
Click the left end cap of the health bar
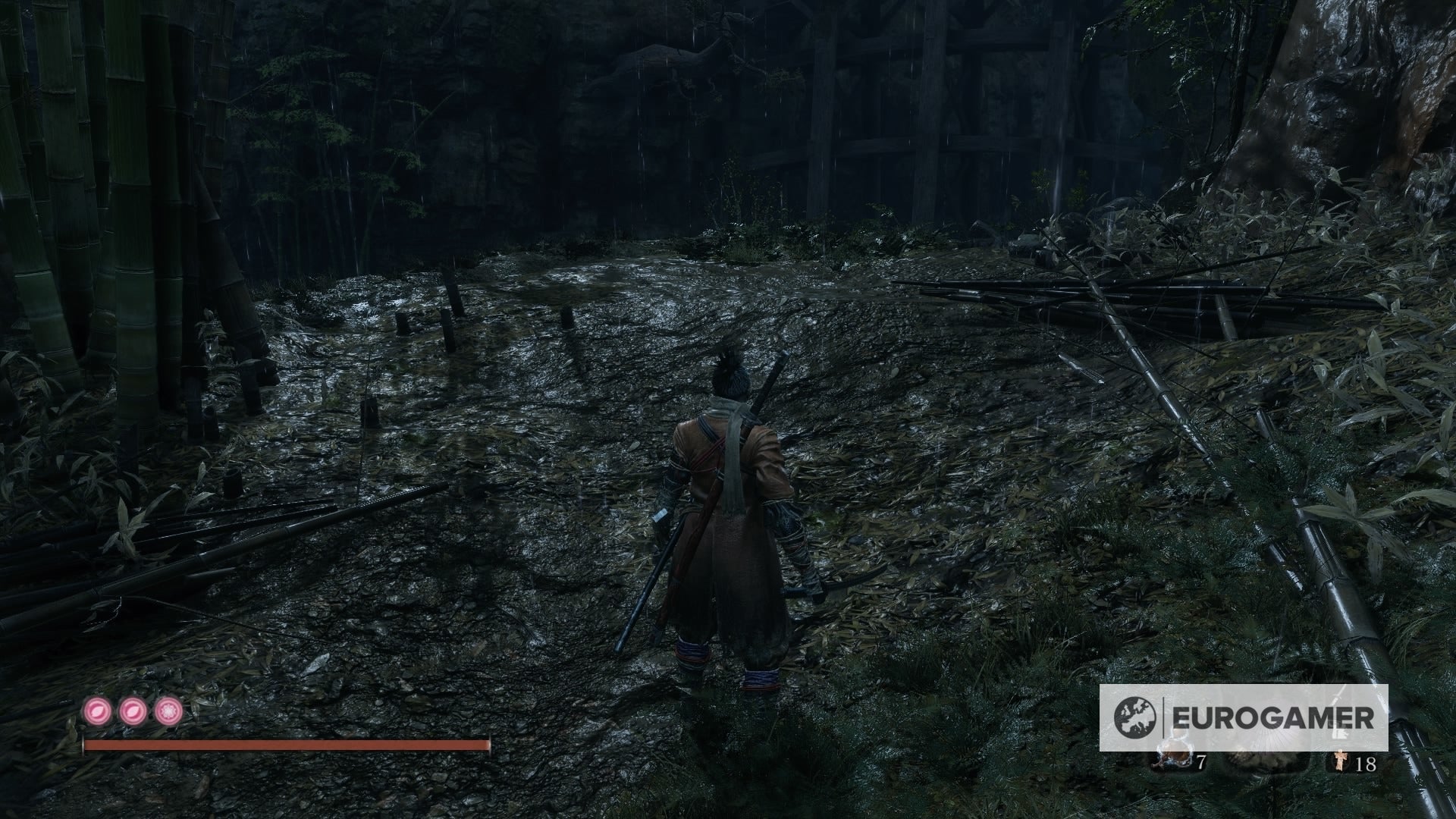[x=83, y=745]
